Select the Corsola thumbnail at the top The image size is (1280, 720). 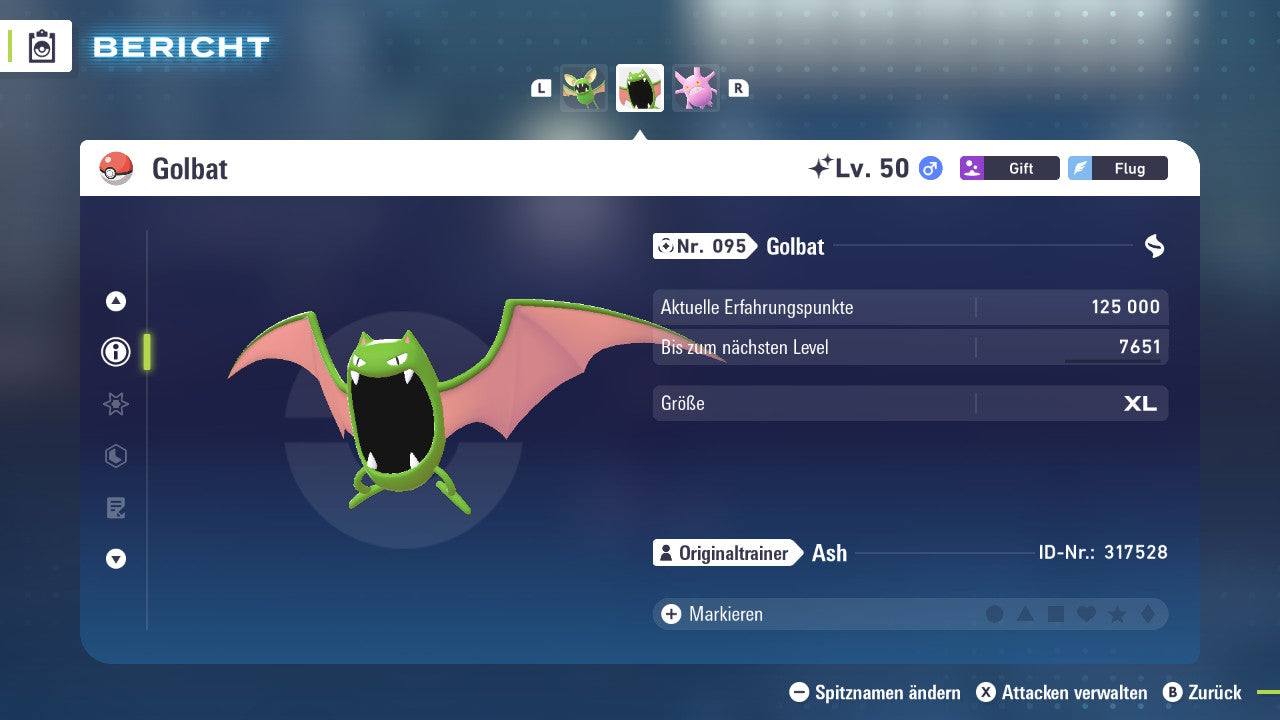pyautogui.click(x=695, y=87)
